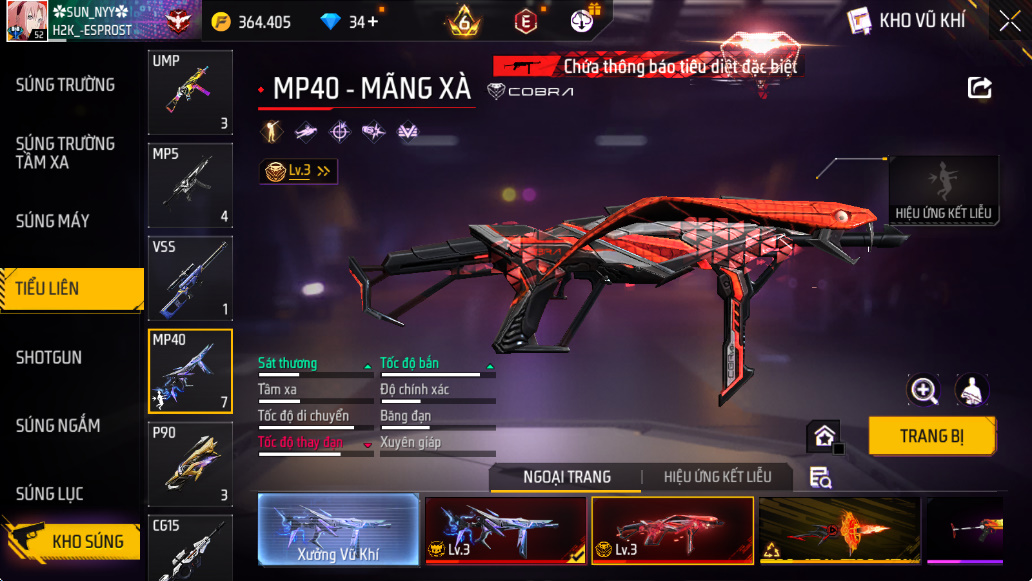Share the weapon via the share icon
1032x581 pixels.
point(979,88)
